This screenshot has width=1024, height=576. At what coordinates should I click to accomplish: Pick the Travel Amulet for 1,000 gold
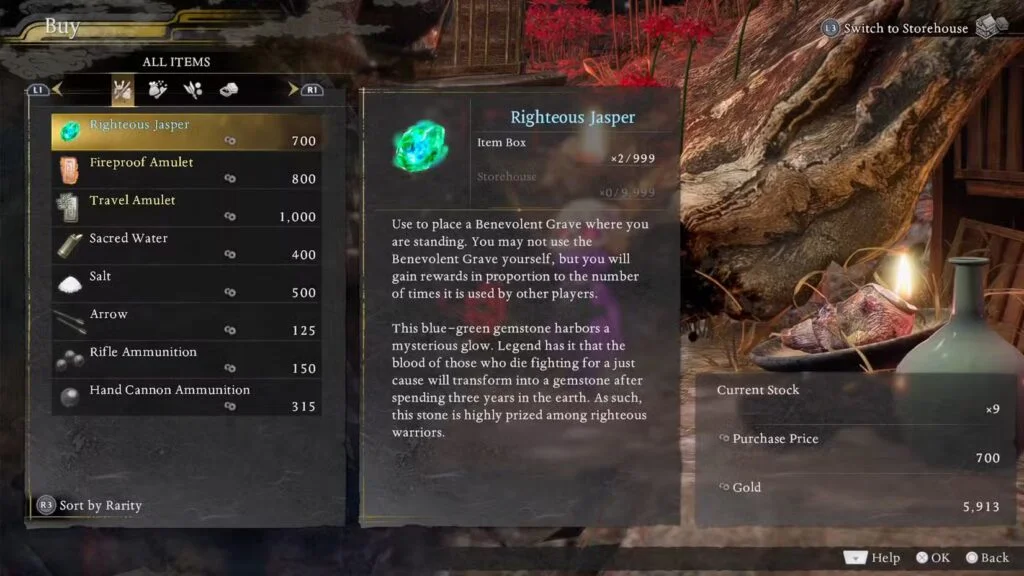[186, 208]
